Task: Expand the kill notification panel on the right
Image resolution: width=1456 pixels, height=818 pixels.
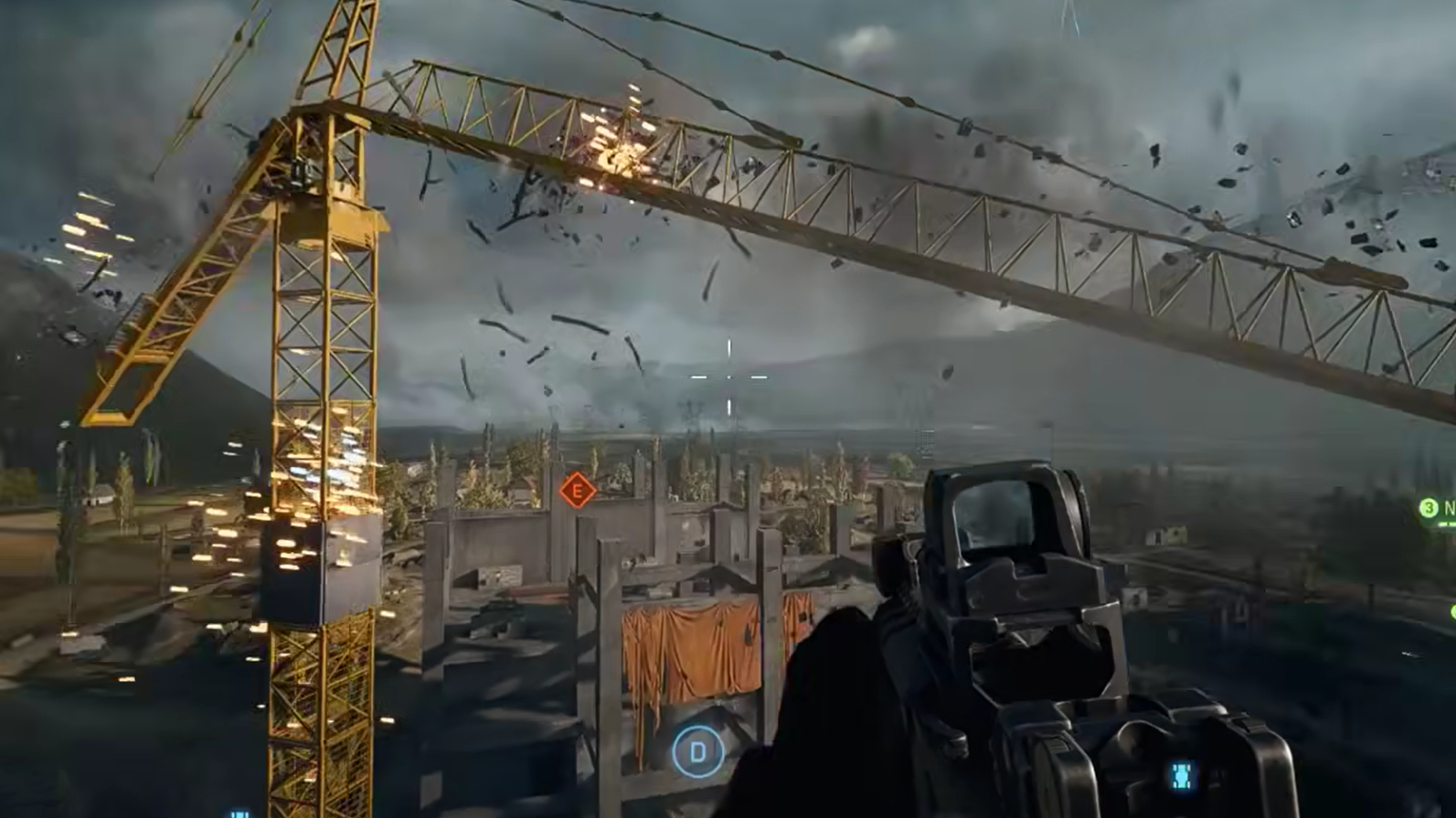Action: pyautogui.click(x=1435, y=507)
